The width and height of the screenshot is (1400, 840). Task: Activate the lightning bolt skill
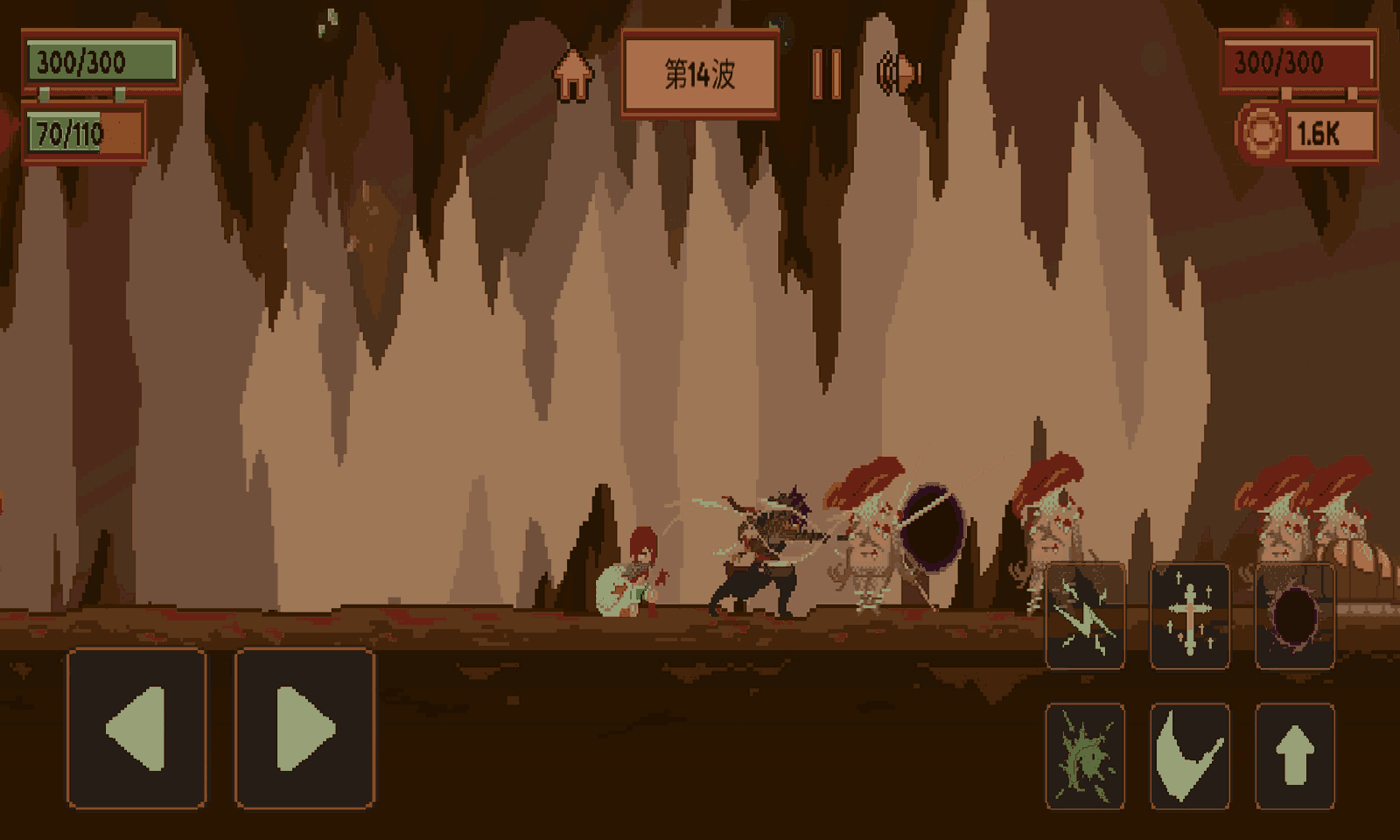tap(1085, 617)
